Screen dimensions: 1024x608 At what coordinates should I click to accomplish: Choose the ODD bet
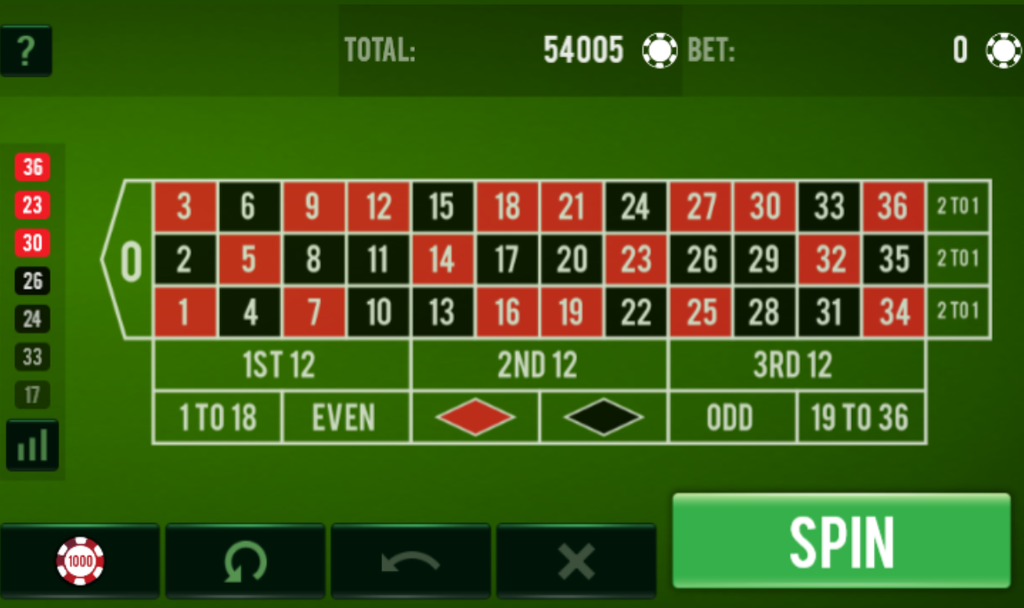pos(731,417)
